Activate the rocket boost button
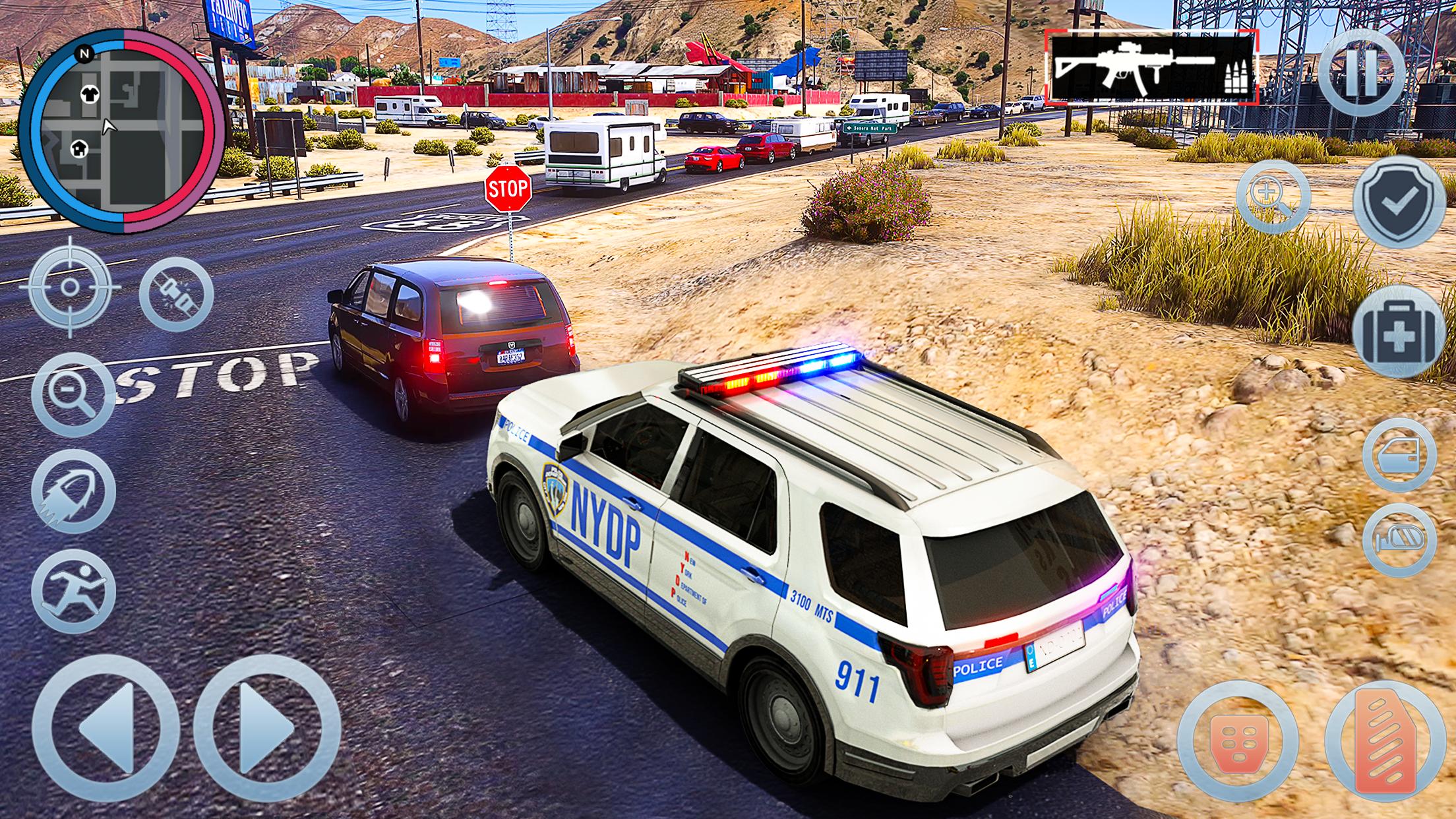This screenshot has width=1456, height=819. tap(73, 492)
